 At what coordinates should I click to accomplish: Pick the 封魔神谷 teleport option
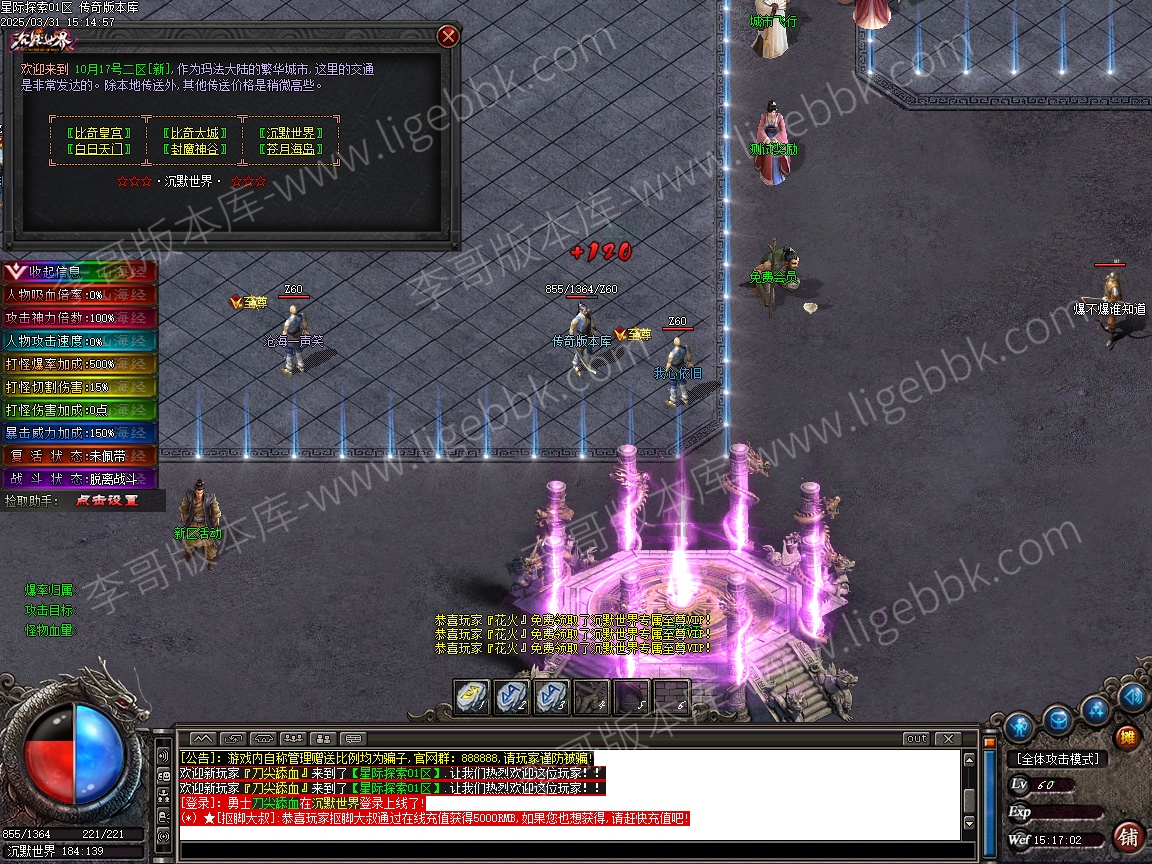point(194,149)
